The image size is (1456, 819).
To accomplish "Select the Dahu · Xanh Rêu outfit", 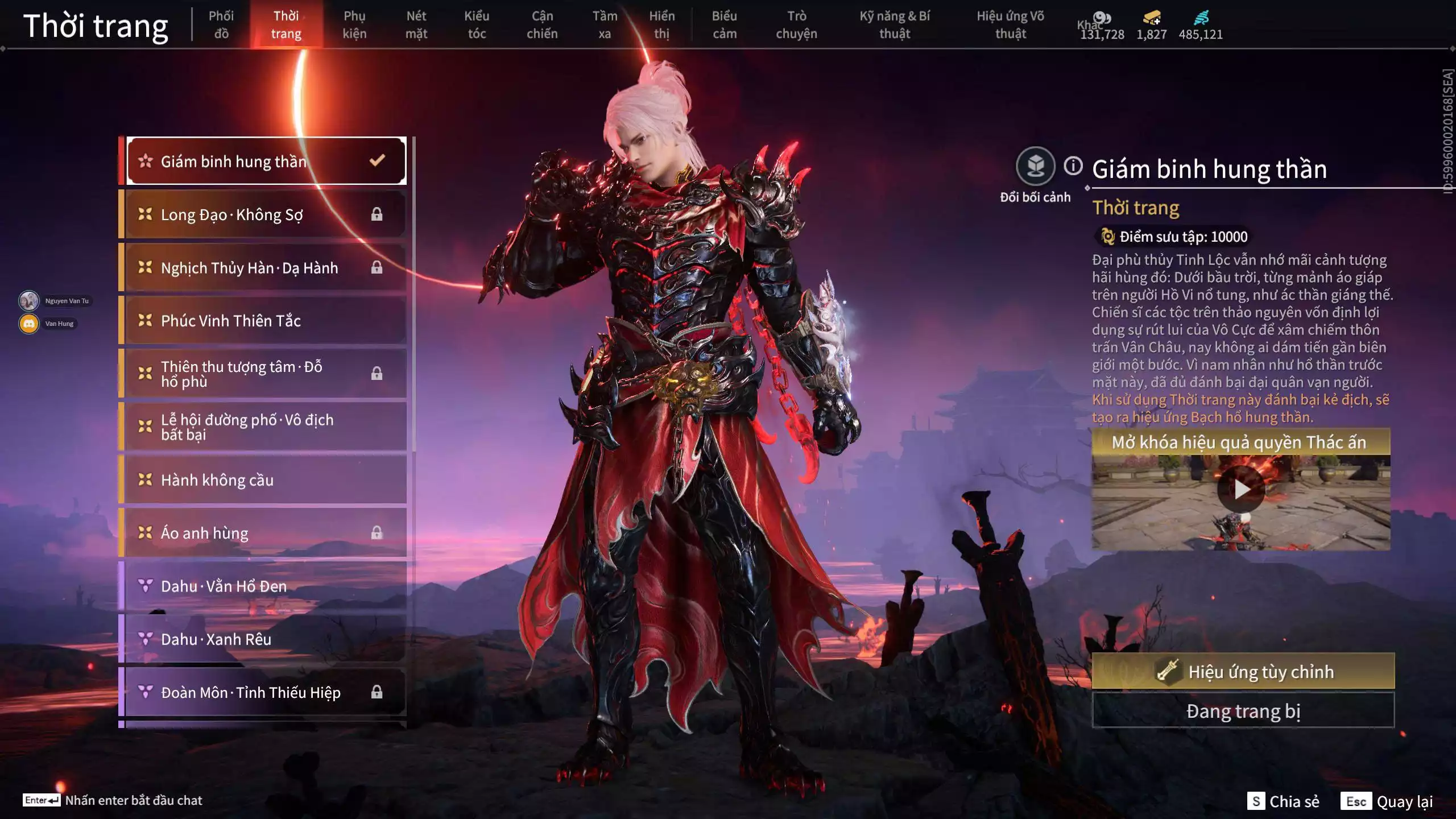I will (266, 639).
